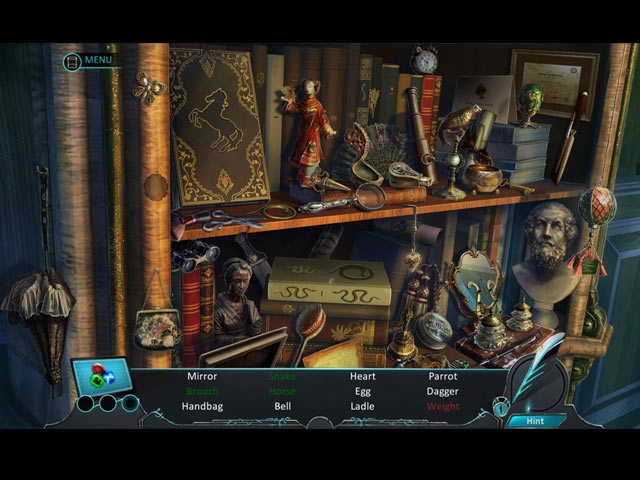The height and width of the screenshot is (480, 640).
Task: Switch to the colored gems mini-game
Action: [x=101, y=376]
